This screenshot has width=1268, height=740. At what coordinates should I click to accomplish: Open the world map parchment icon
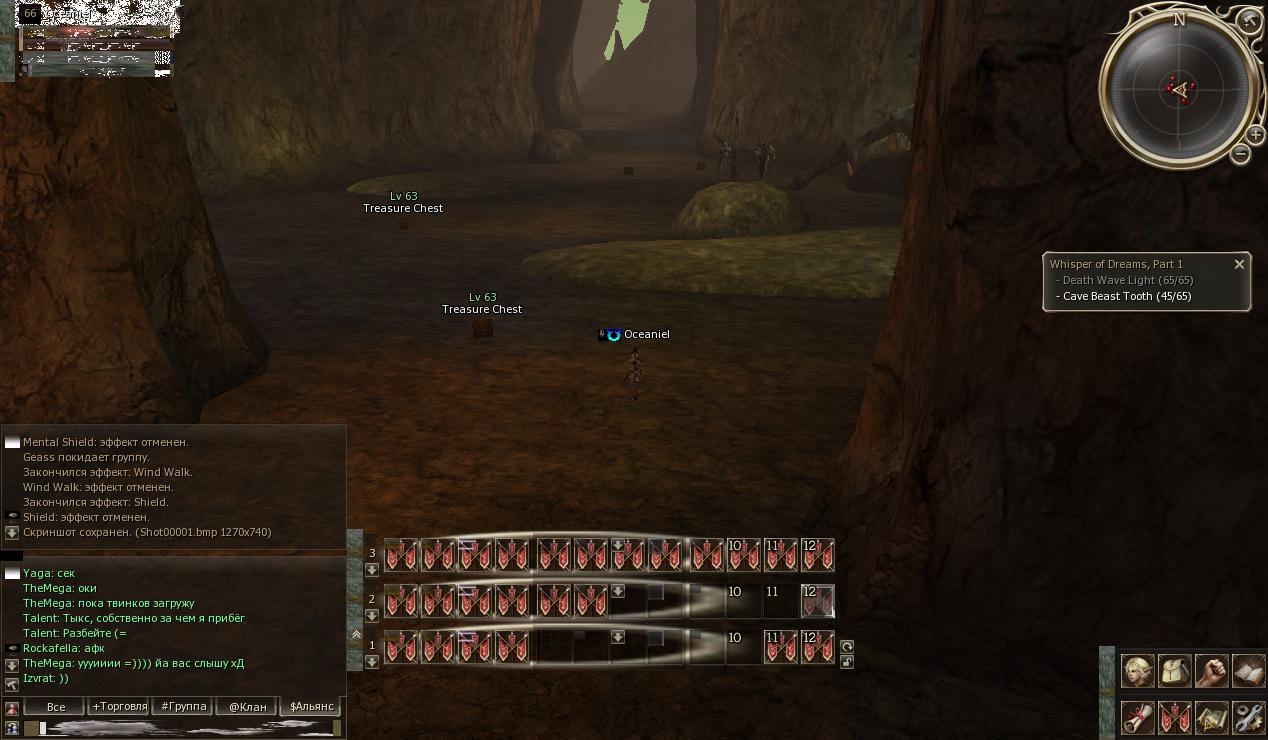pos(1211,717)
